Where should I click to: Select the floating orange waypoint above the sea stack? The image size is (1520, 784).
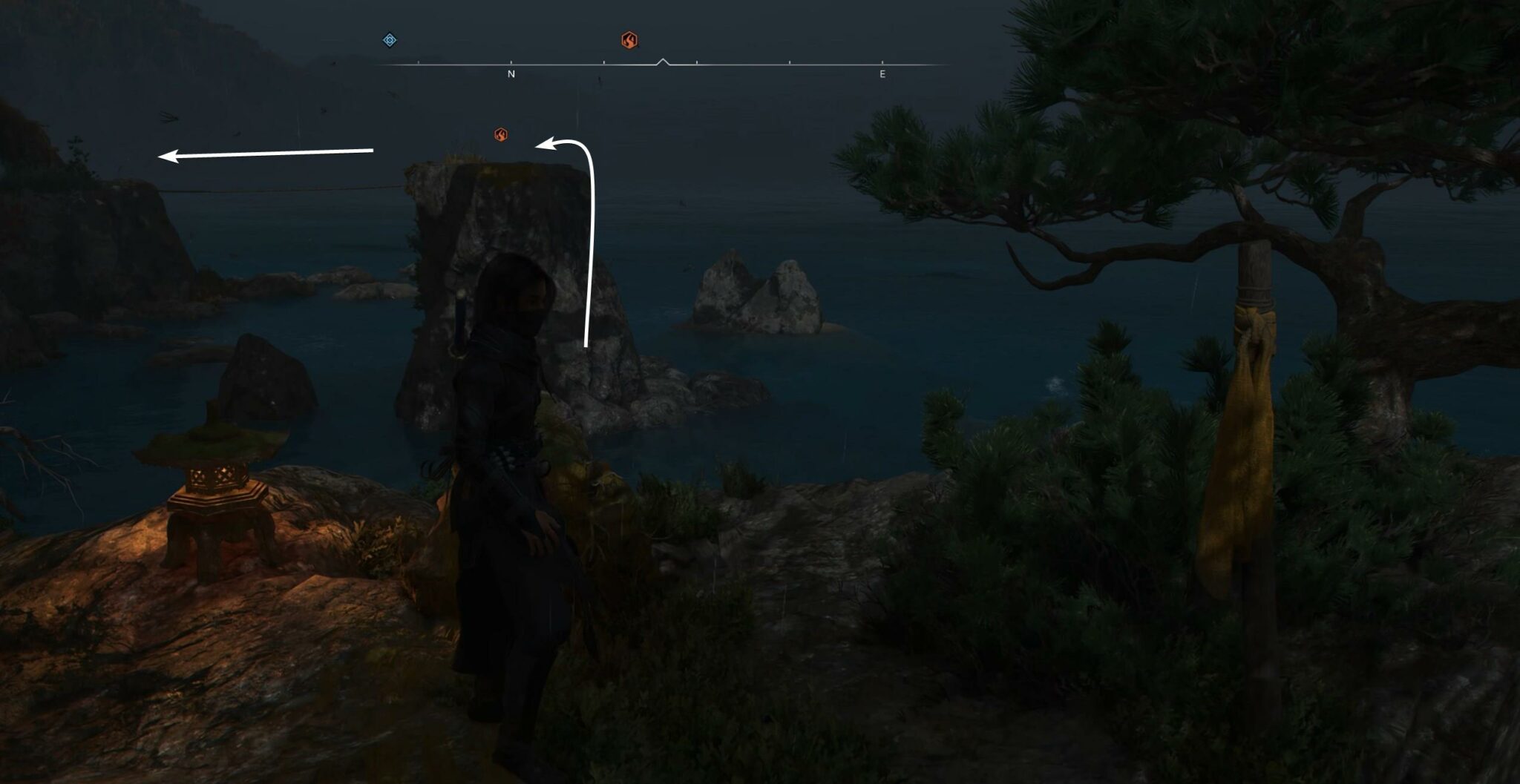click(502, 134)
